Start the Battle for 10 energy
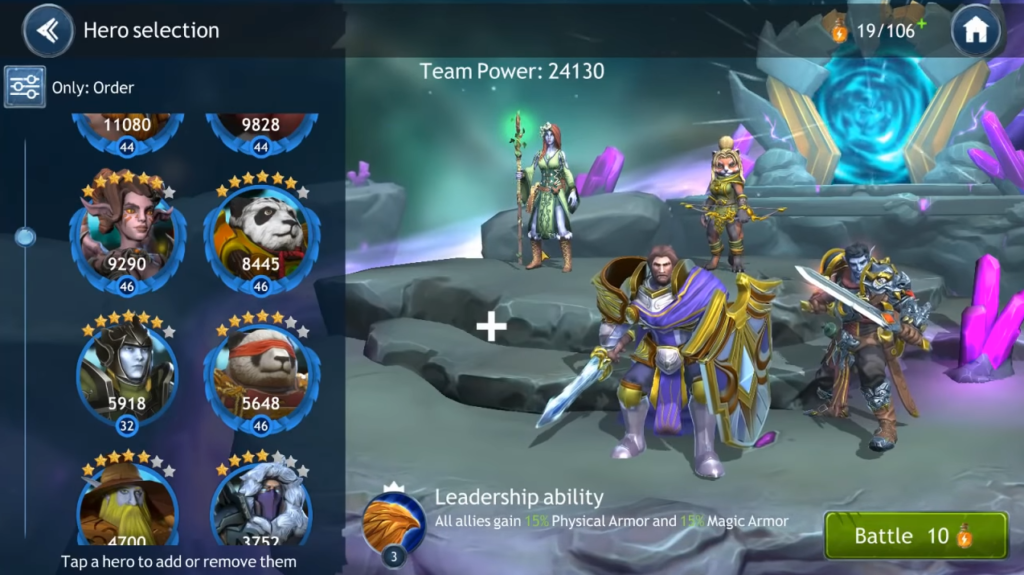1024x575 pixels. (x=914, y=536)
